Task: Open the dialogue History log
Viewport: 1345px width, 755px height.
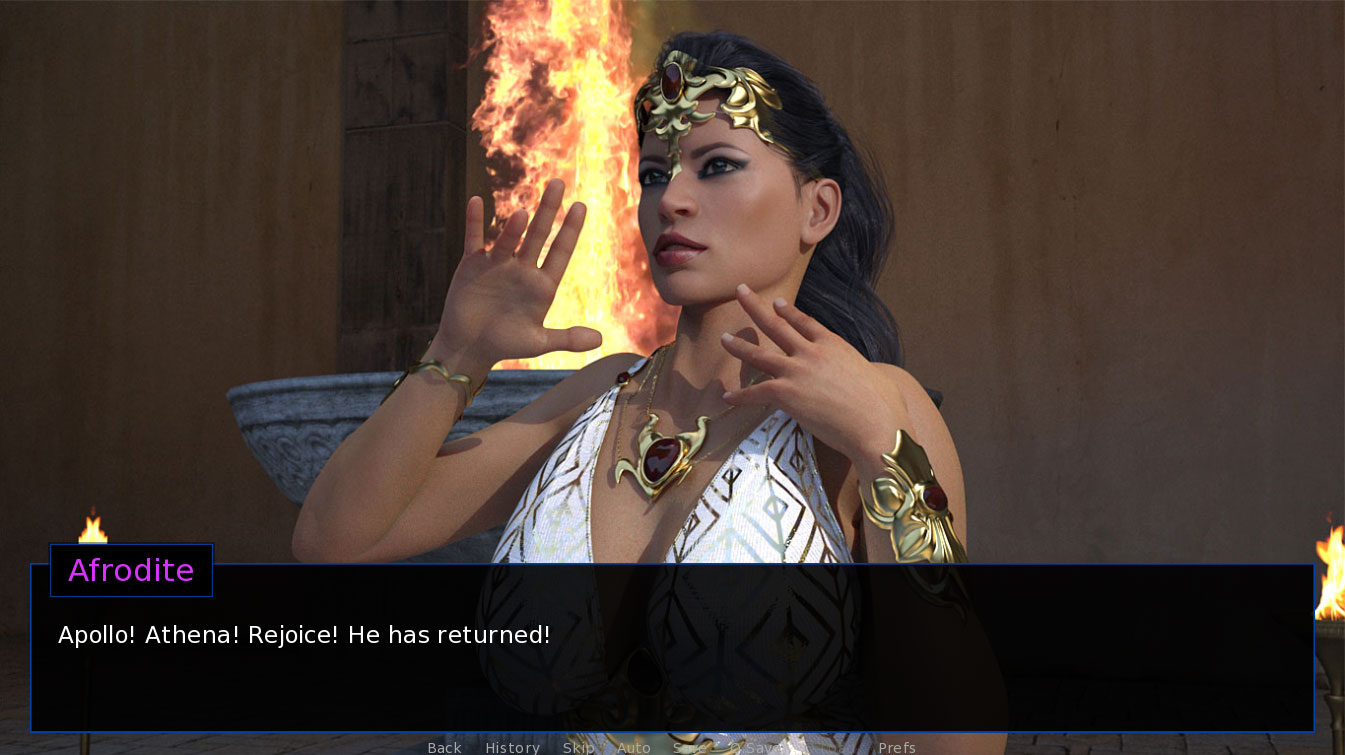Action: pos(512,747)
